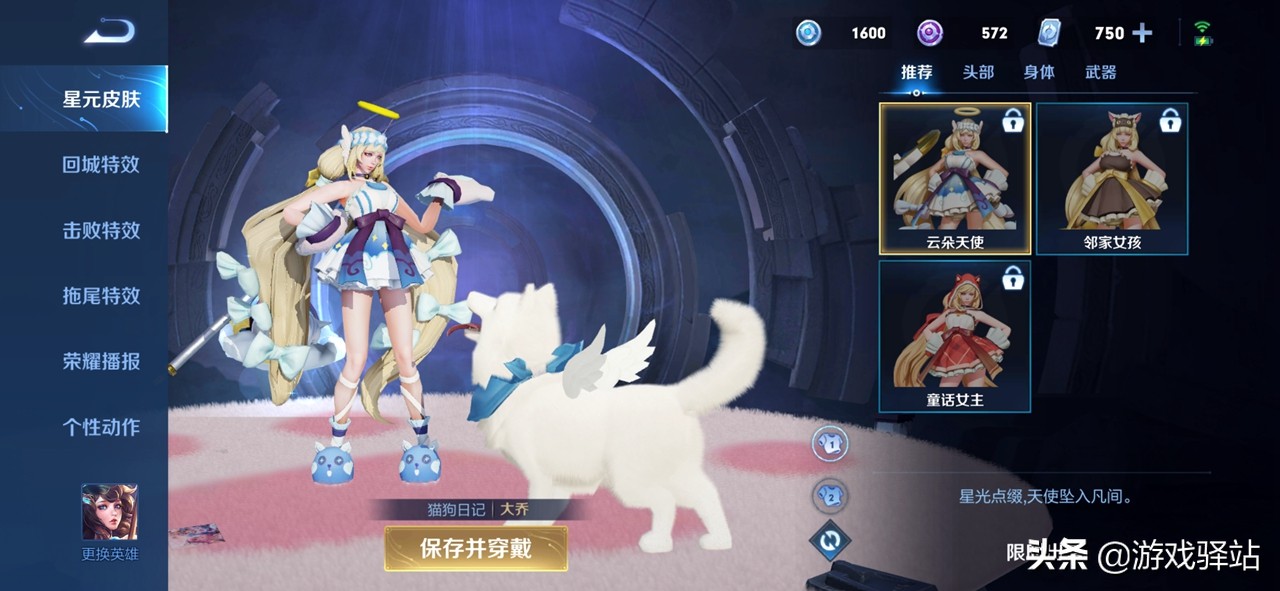This screenshot has width=1280, height=591.
Task: Add more currency with the plus button
Action: click(x=1142, y=33)
